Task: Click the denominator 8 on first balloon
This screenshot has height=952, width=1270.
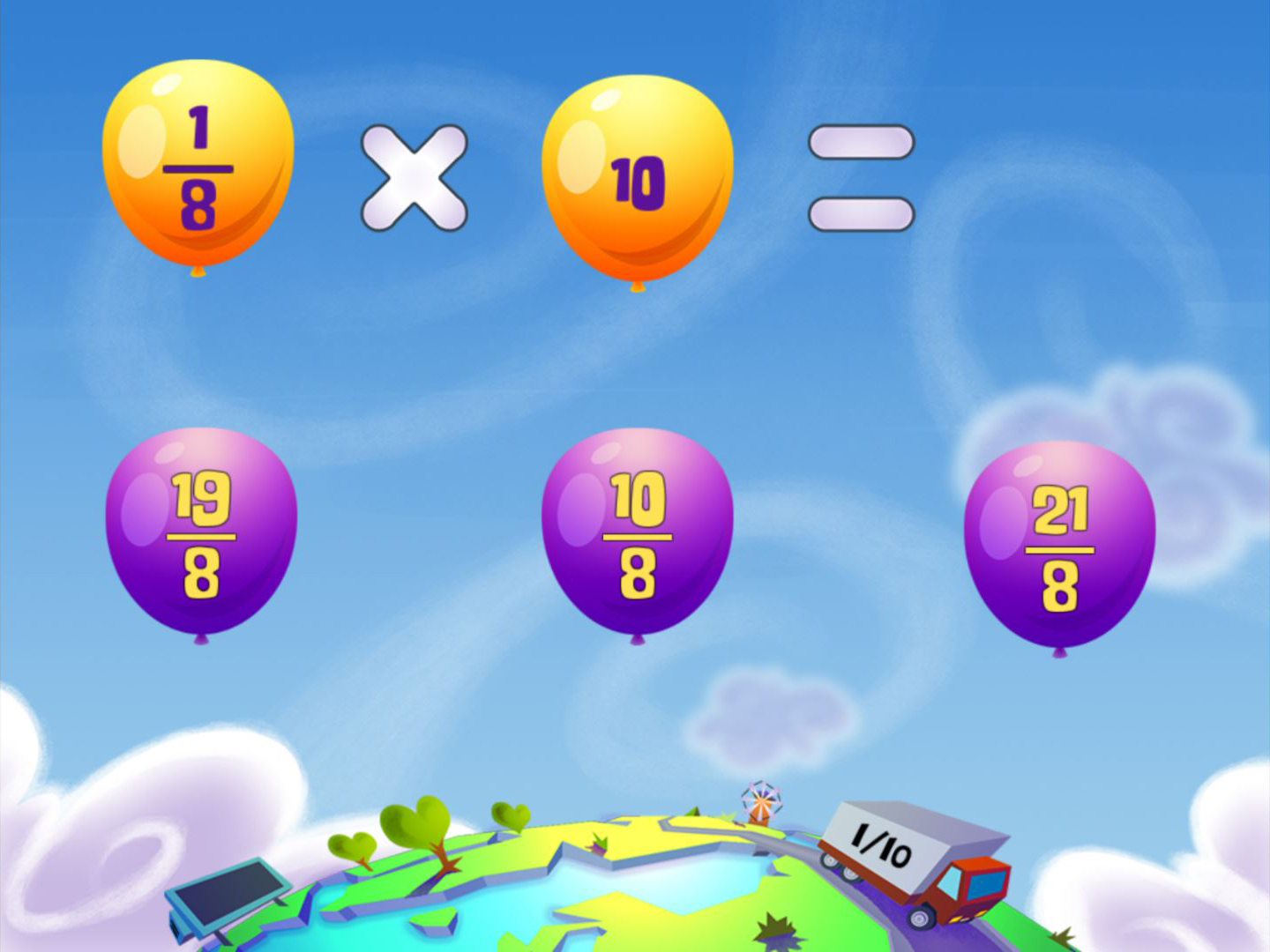Action: coord(199,205)
